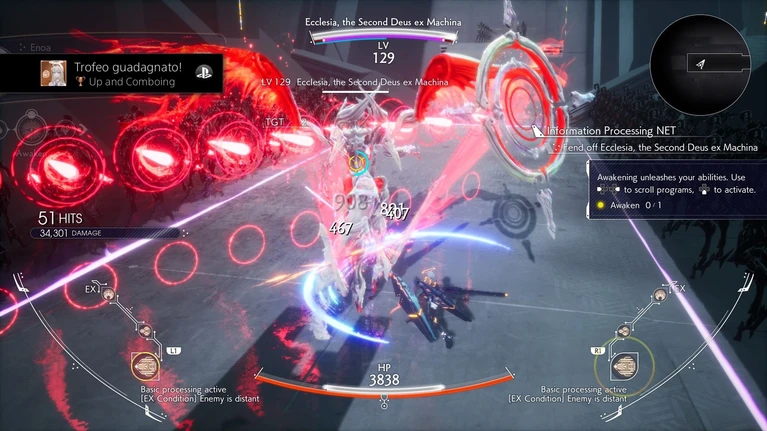This screenshot has height=431, width=767.
Task: Click the circular minimap
Action: pos(701,63)
